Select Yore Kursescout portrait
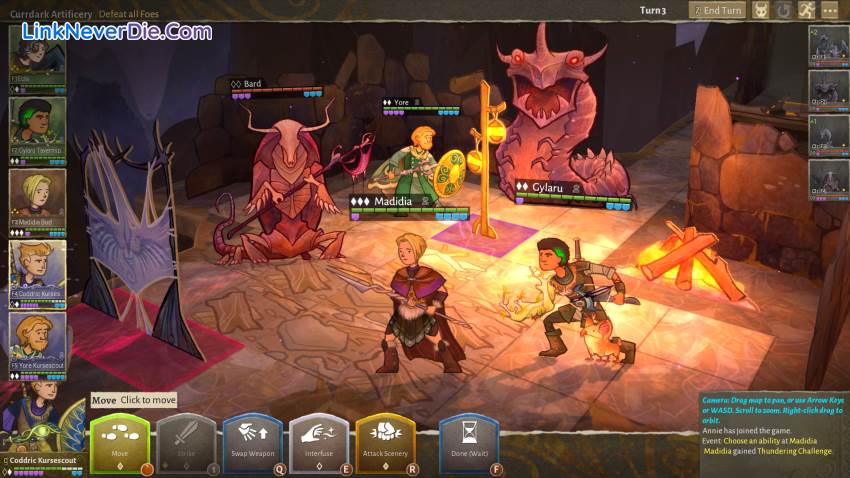The width and height of the screenshot is (850, 478). pos(38,341)
